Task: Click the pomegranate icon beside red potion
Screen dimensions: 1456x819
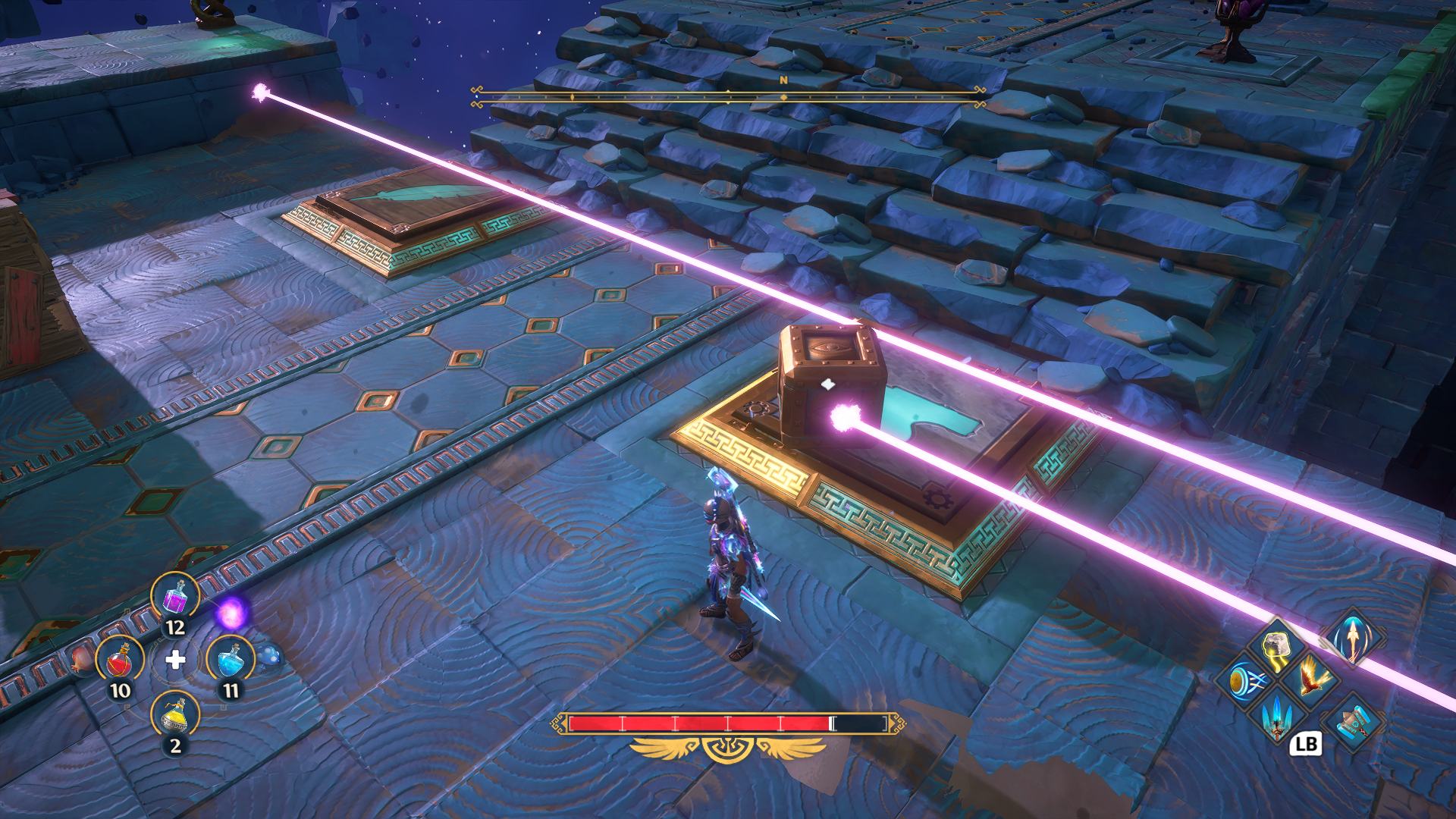Action: [82, 659]
